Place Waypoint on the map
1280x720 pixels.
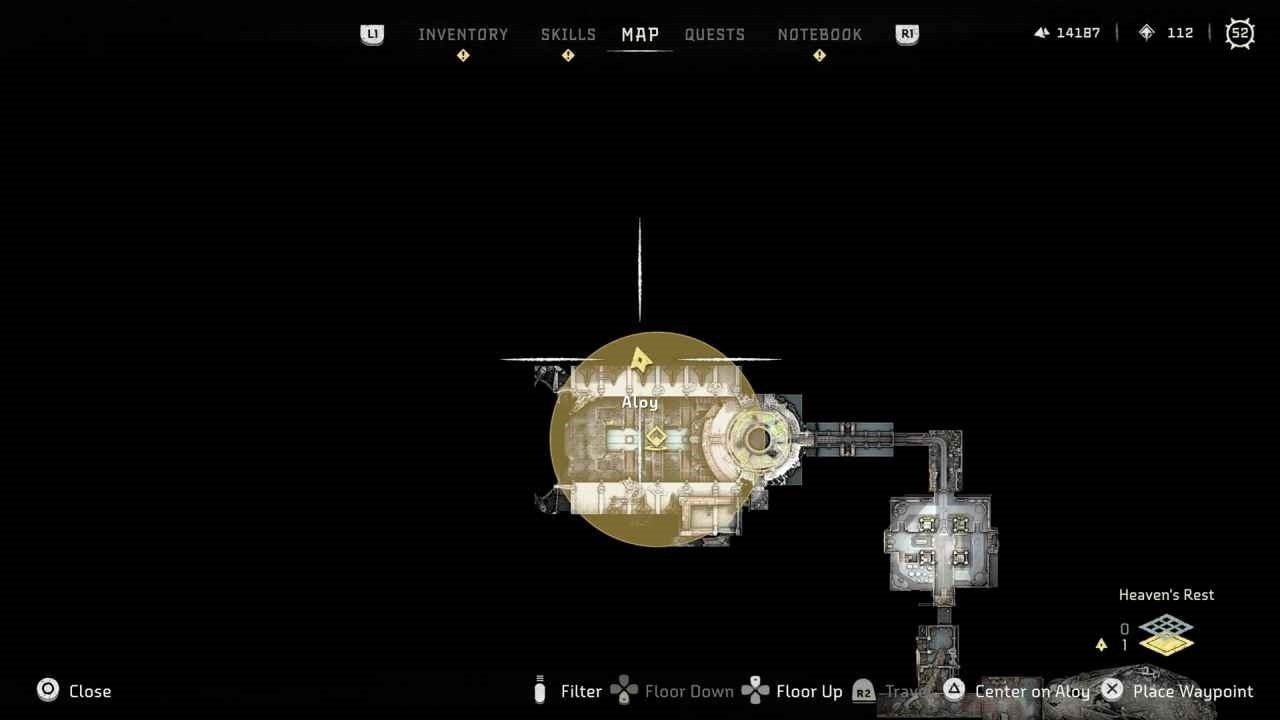point(1177,691)
